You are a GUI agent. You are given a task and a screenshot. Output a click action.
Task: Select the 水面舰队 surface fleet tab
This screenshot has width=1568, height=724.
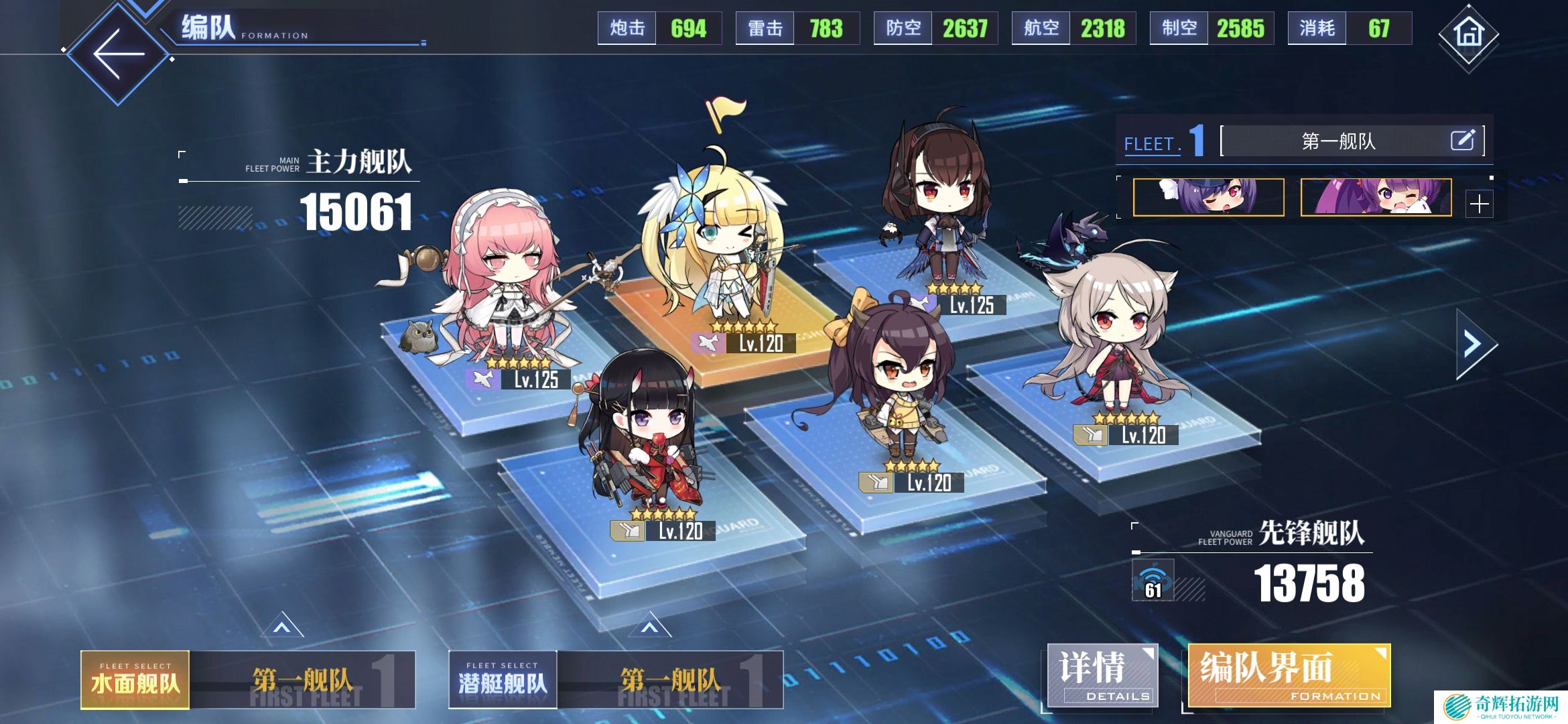[x=135, y=680]
